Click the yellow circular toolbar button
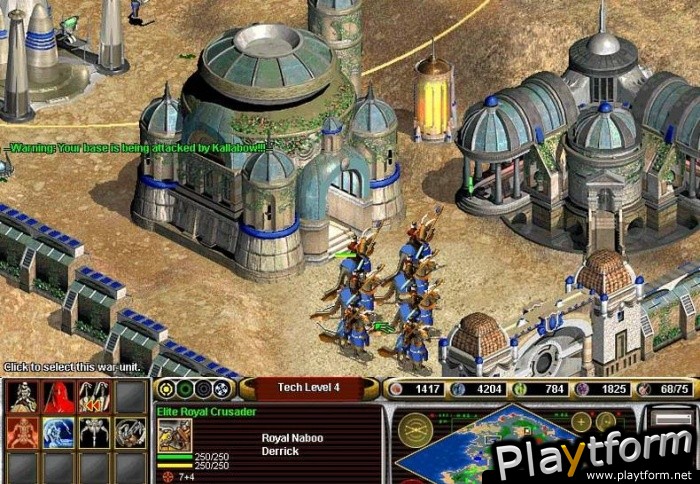The width and height of the screenshot is (700, 484). pos(167,389)
